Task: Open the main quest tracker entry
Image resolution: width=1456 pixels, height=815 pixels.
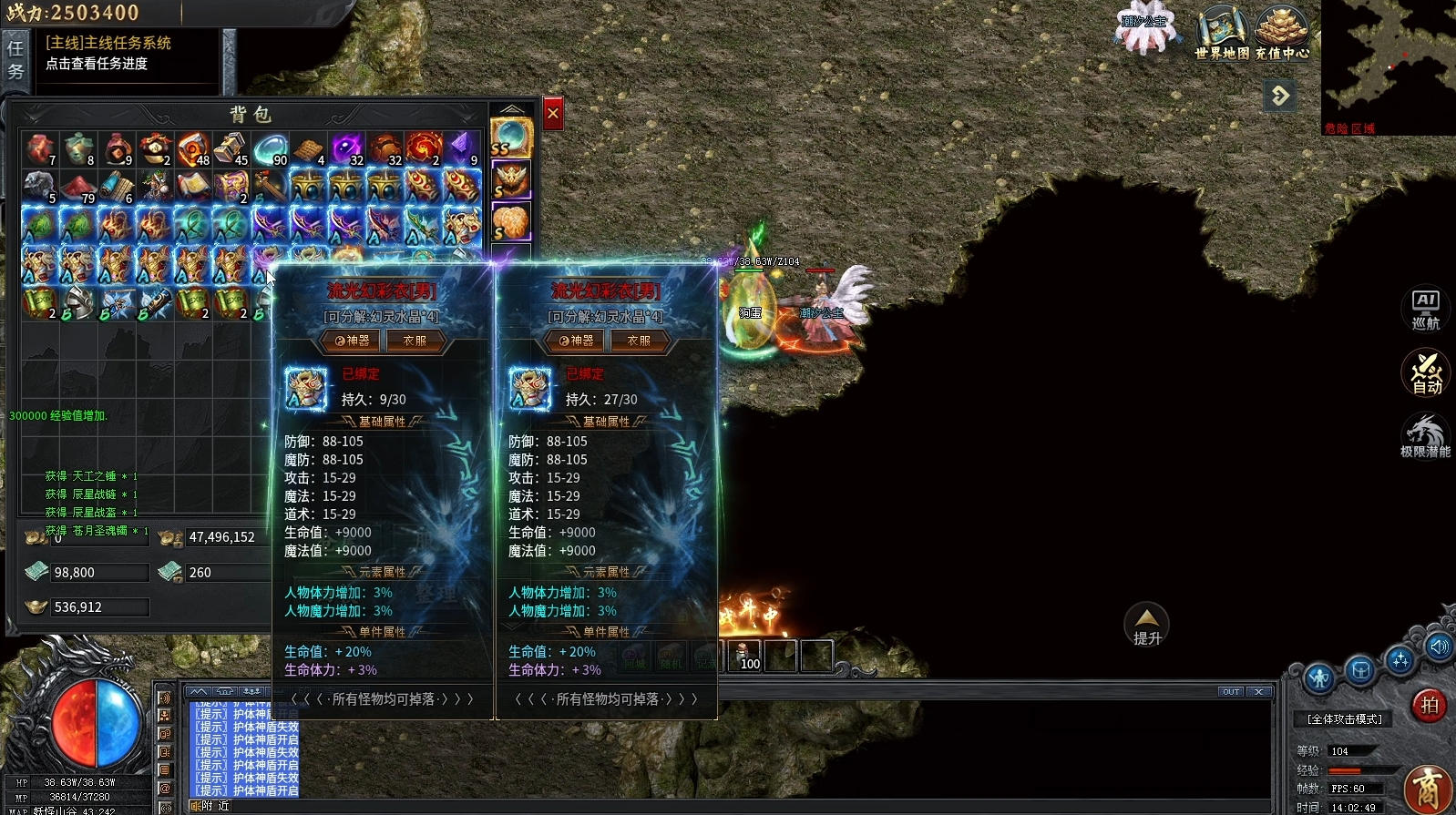Action: tap(108, 53)
